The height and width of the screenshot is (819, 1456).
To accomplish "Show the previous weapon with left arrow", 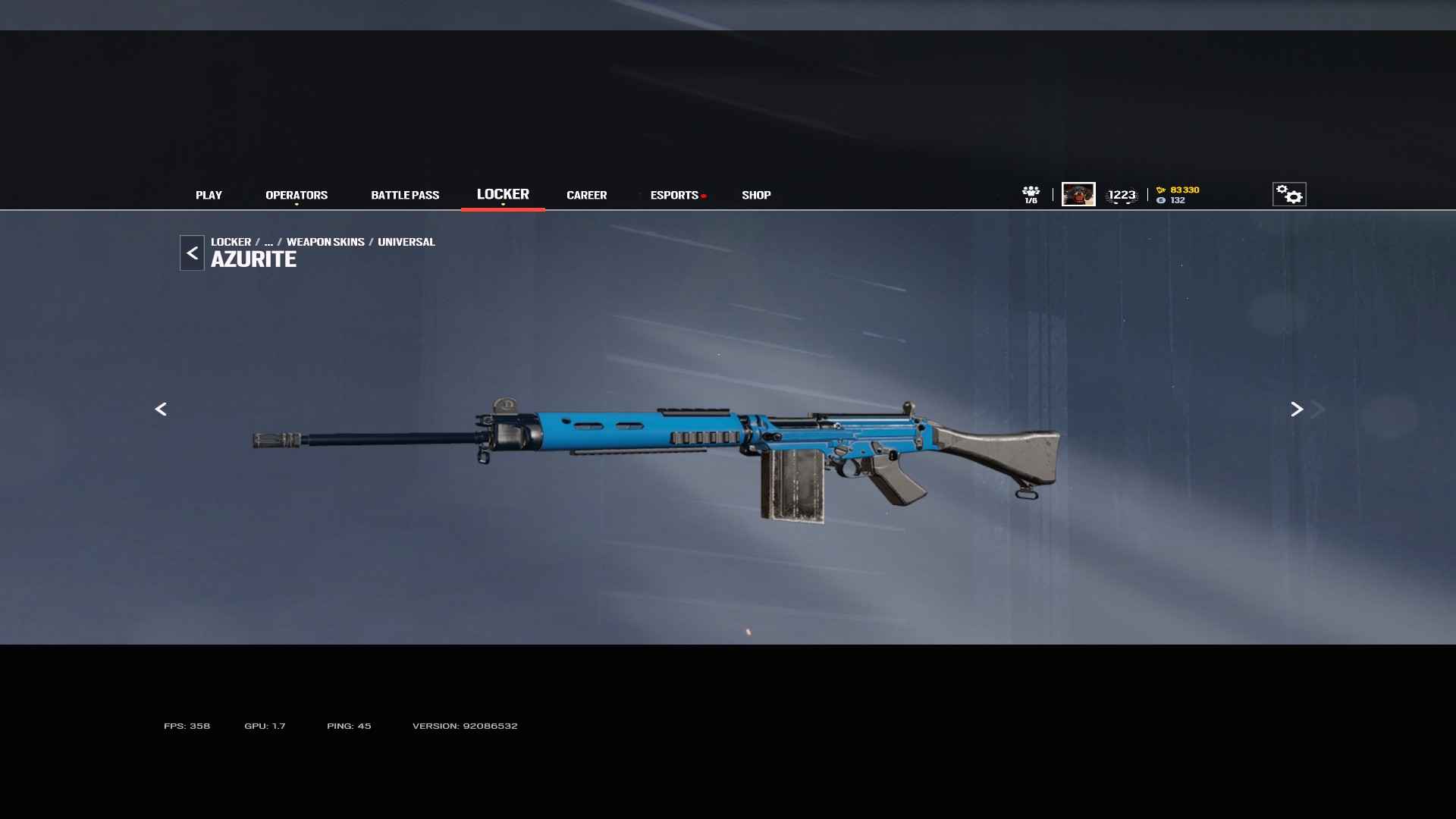I will coord(161,409).
